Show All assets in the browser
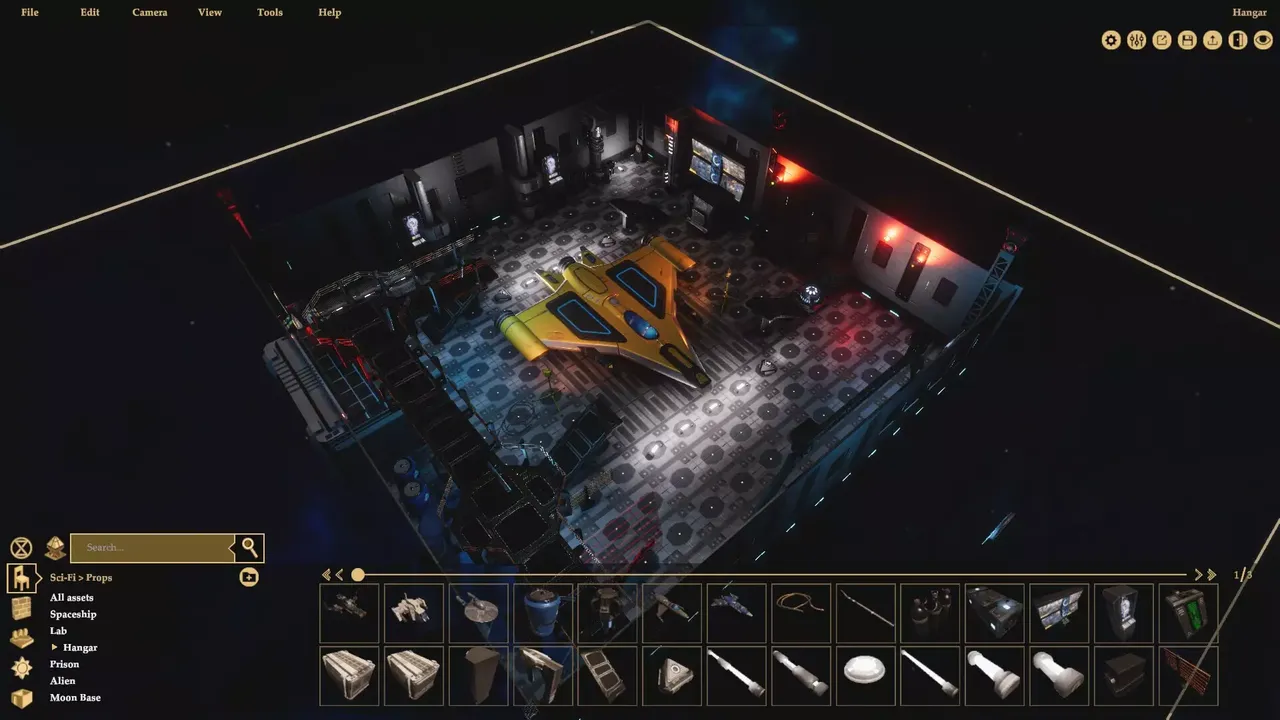1280x720 pixels. pyautogui.click(x=70, y=597)
